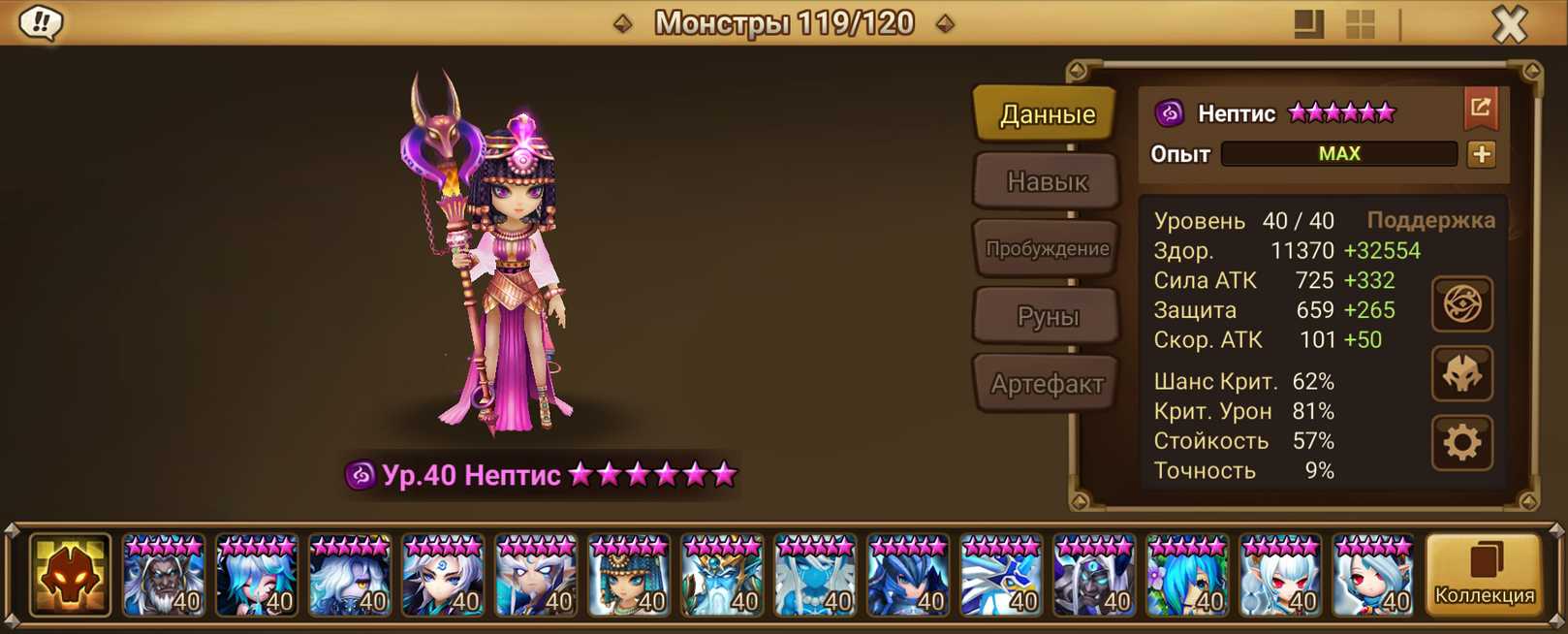Tap the round eye emblem button
Screen dimensions: 1568x634
1461,304
